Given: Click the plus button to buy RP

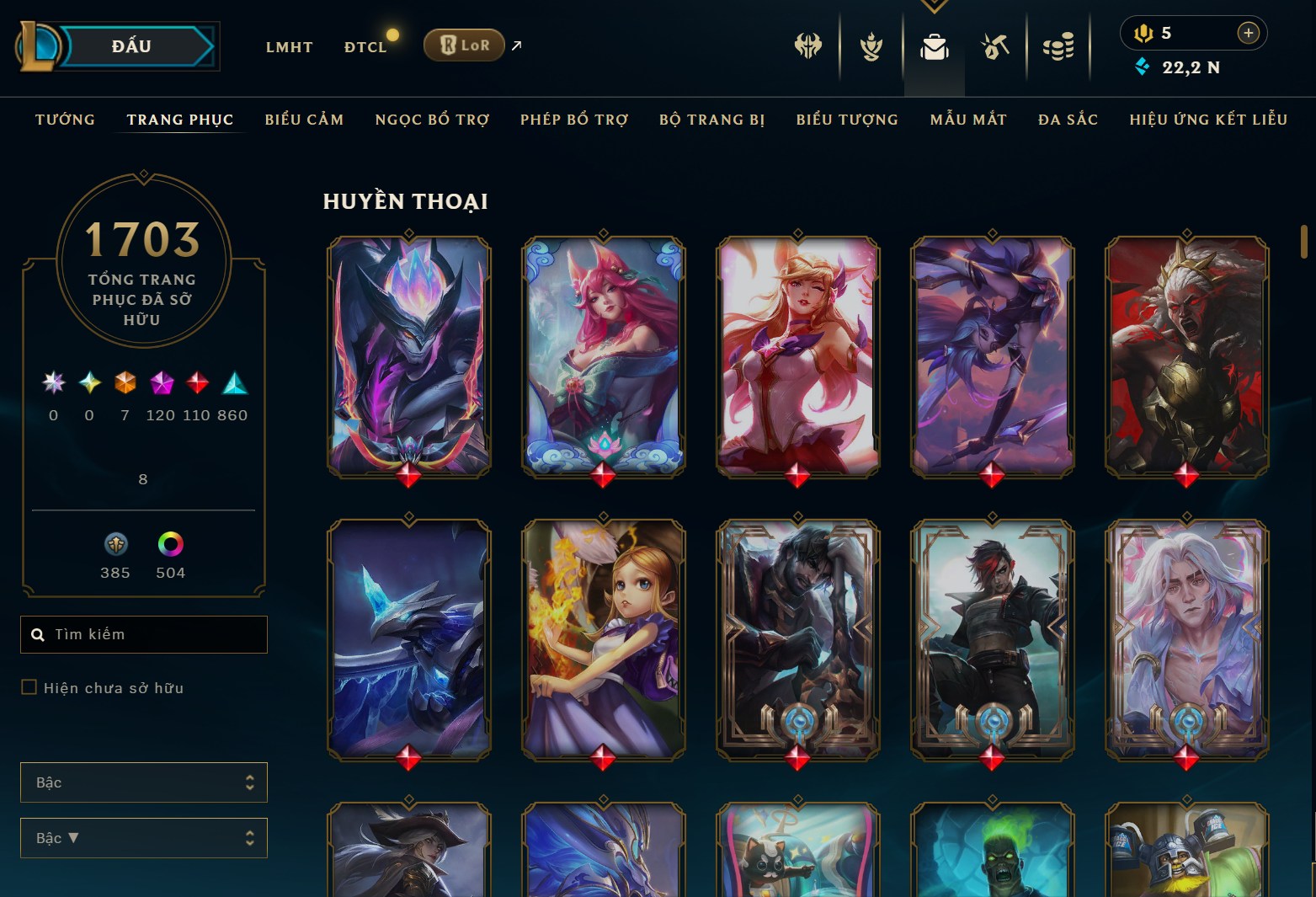Looking at the screenshot, I should [1249, 33].
